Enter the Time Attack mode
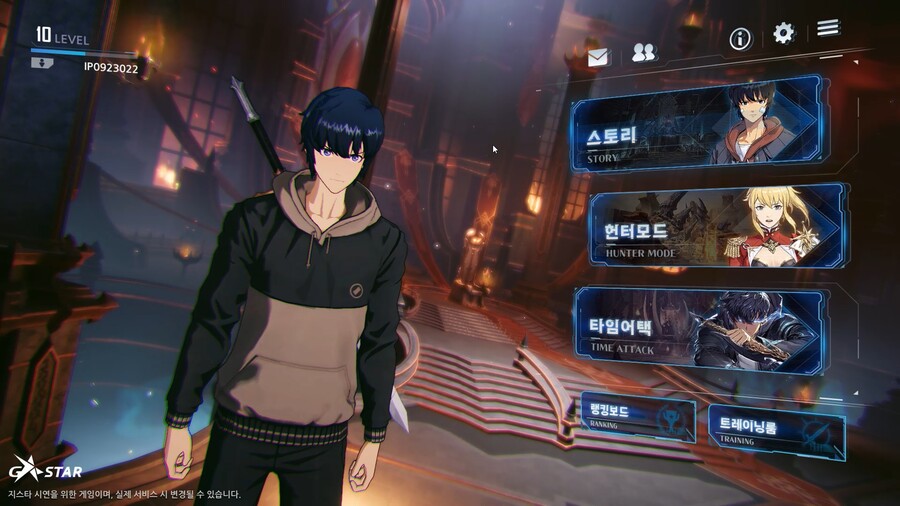The image size is (900, 506). [700, 328]
